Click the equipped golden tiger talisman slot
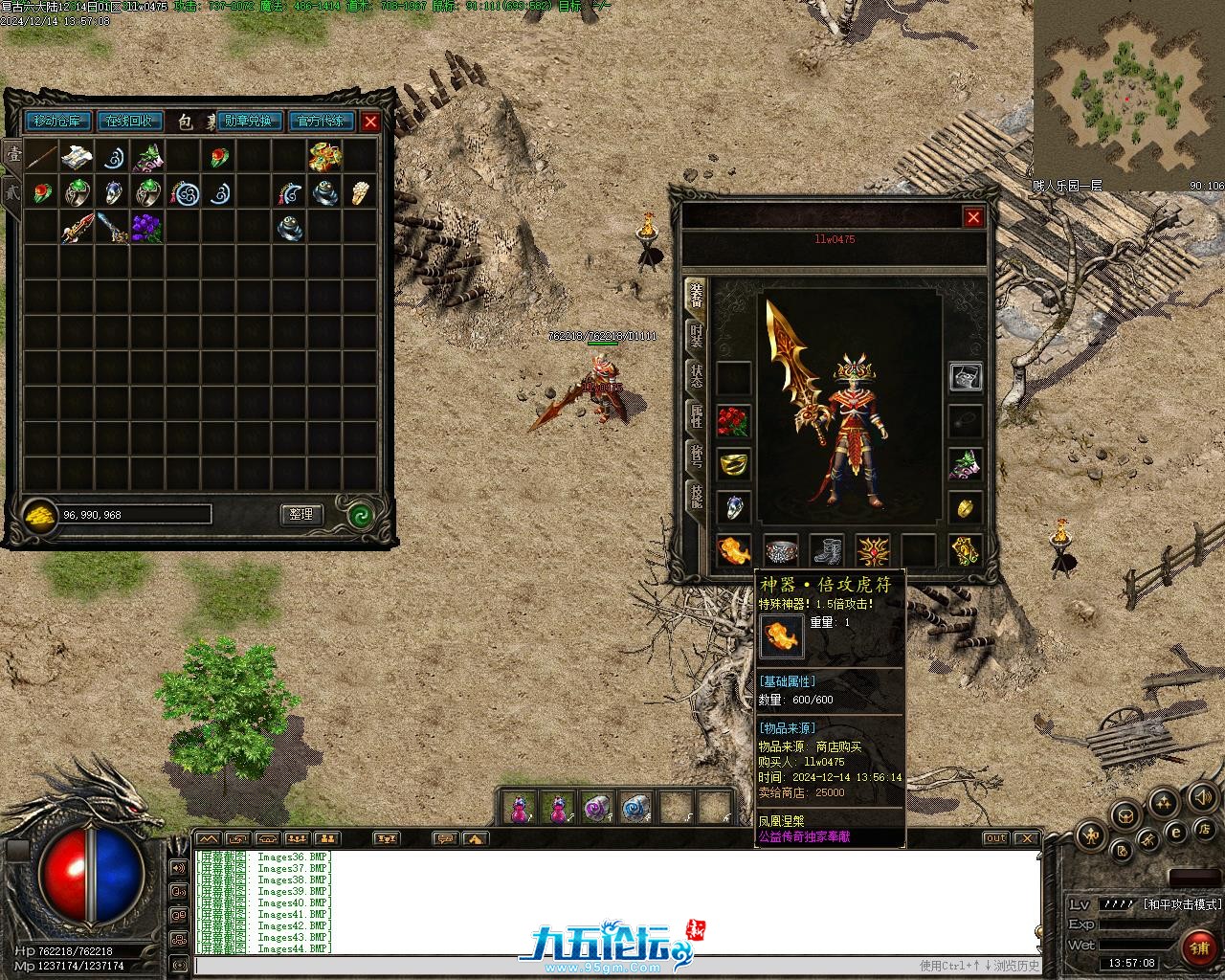Screen dimensions: 1225x980 coord(733,551)
